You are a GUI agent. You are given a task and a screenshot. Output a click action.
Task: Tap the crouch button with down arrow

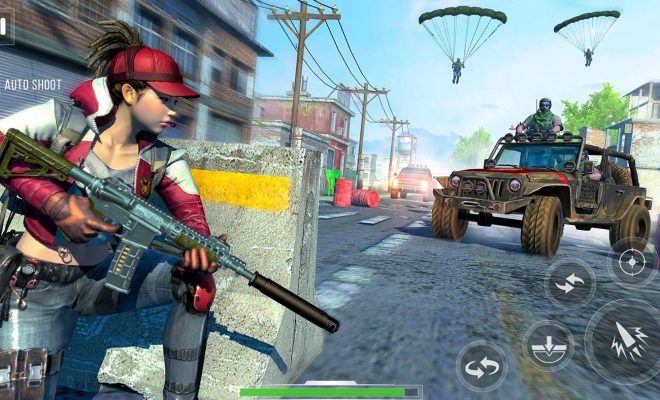[x=548, y=345]
